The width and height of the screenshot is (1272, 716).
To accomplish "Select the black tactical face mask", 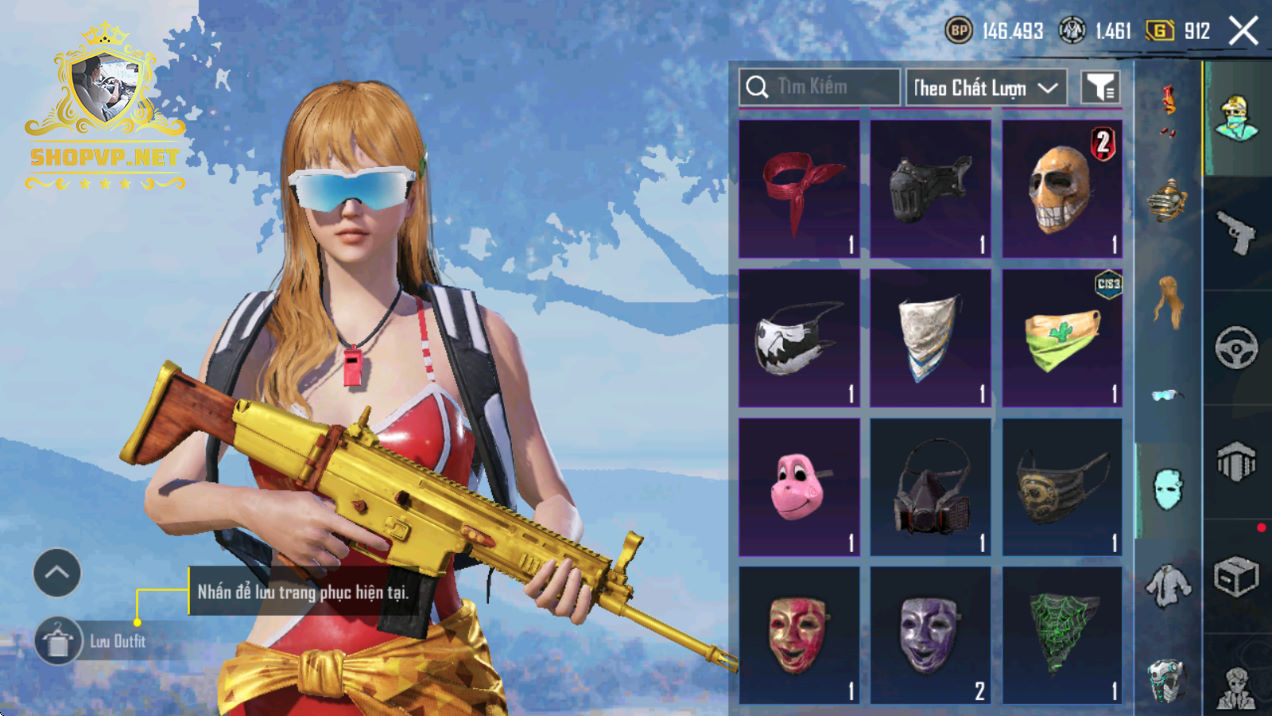I will [x=930, y=189].
